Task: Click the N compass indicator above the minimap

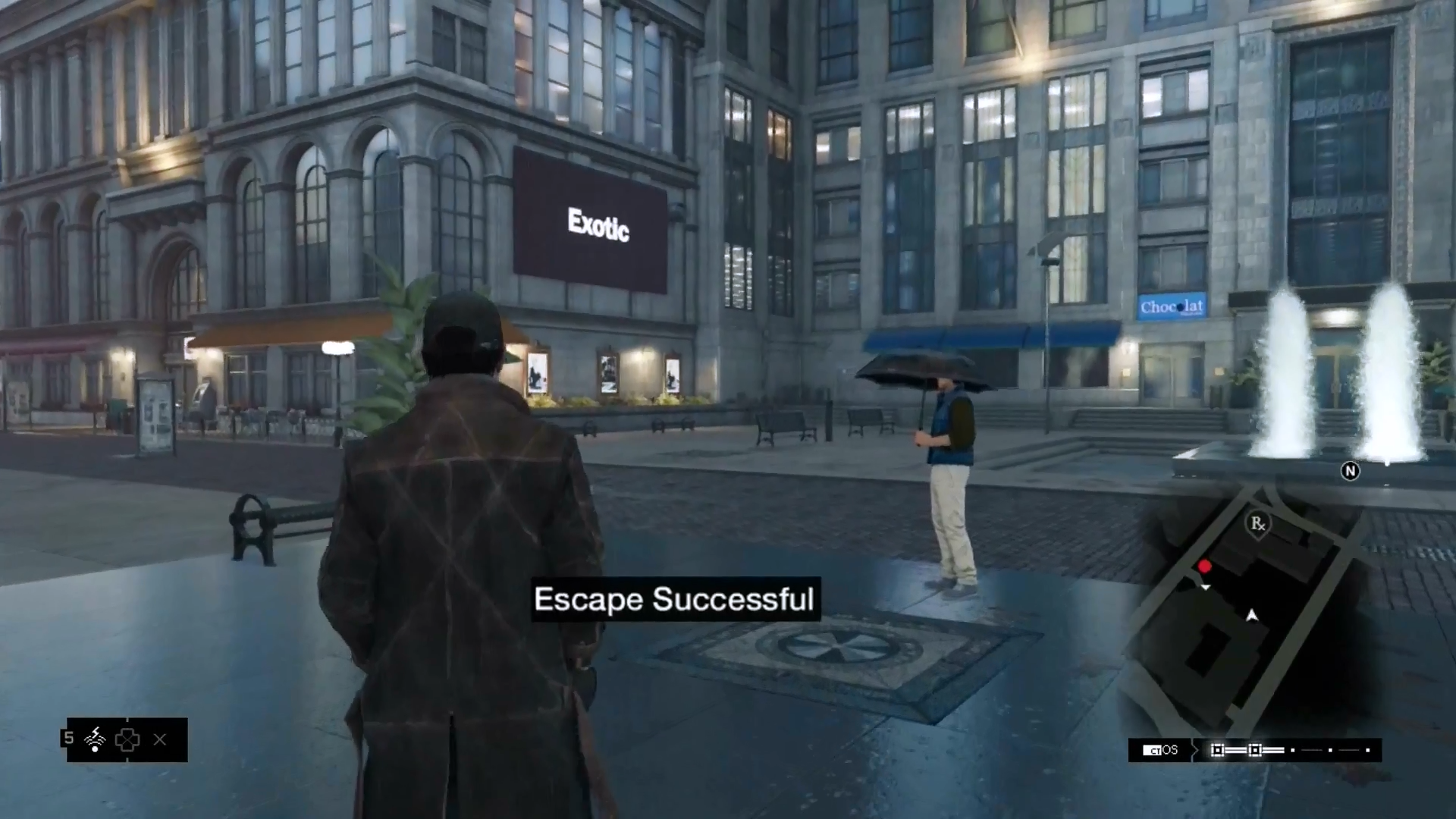Action: tap(1350, 471)
